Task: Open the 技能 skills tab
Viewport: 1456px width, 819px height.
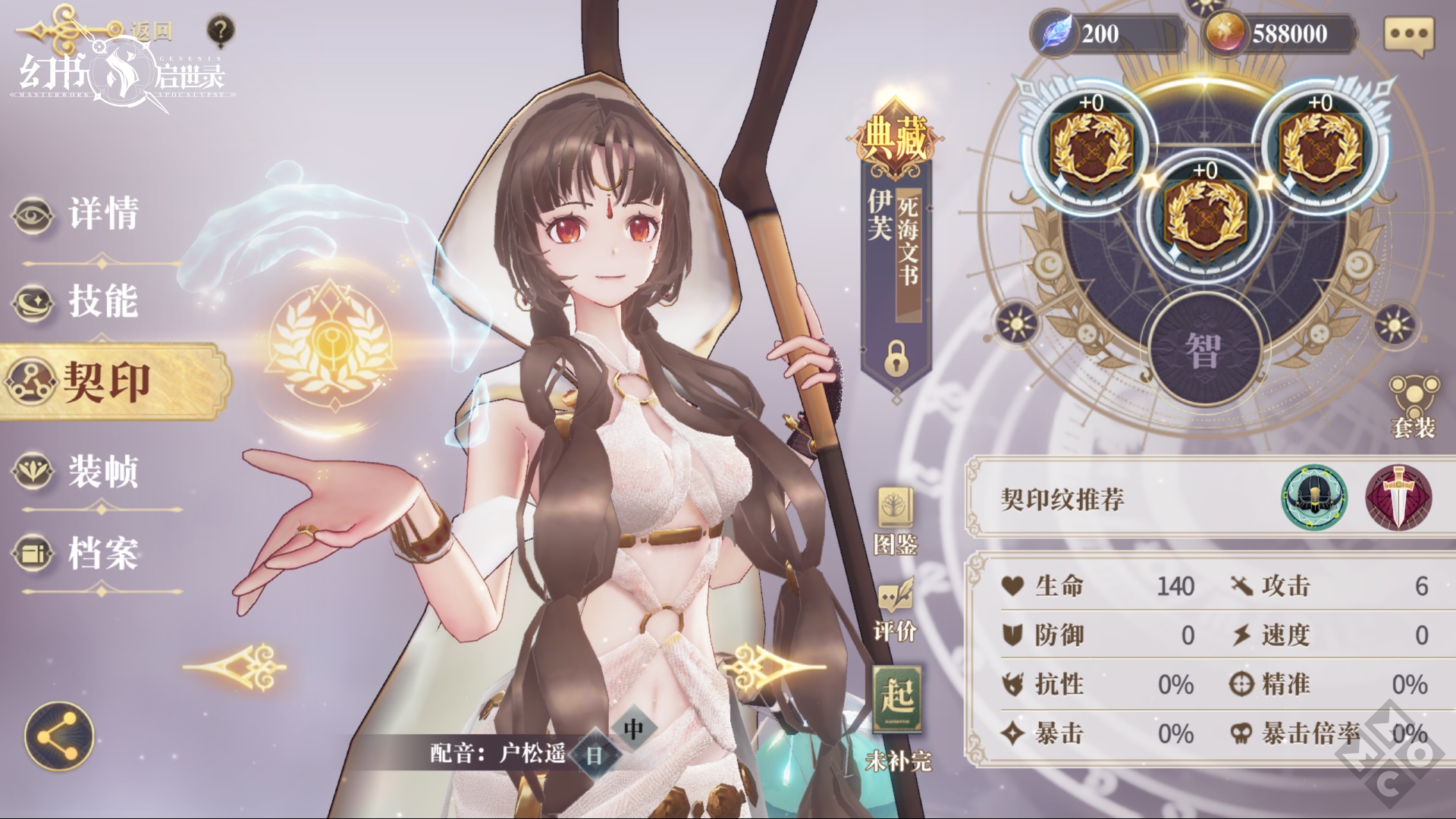Action: tap(102, 302)
